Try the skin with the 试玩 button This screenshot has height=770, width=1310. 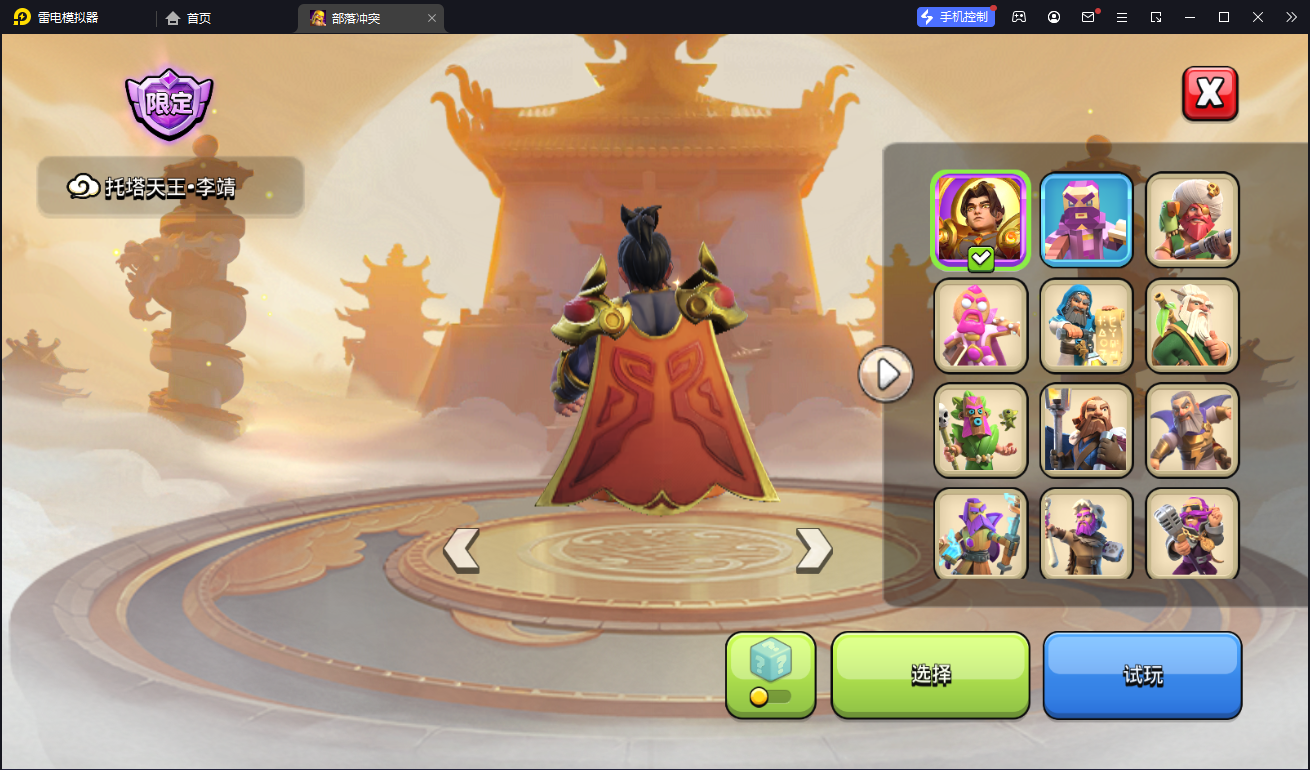point(1142,675)
